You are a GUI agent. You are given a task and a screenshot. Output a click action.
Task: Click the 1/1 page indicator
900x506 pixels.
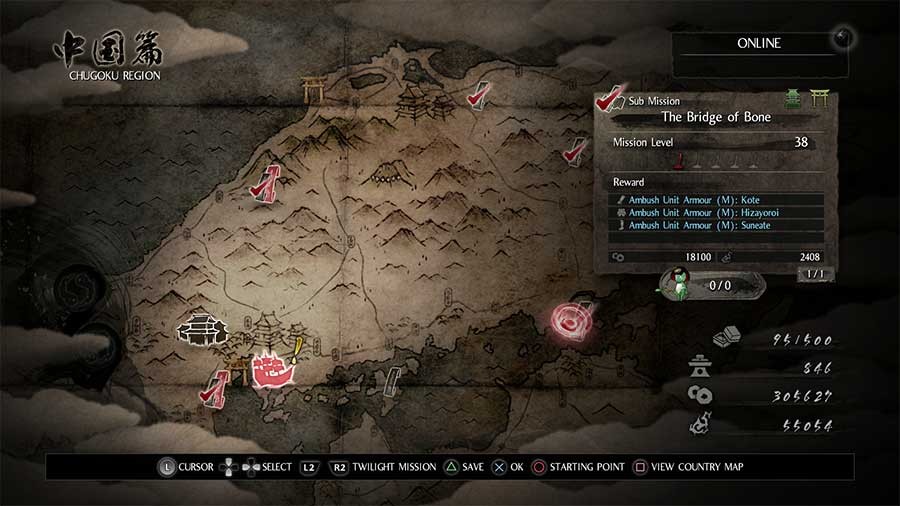click(815, 274)
